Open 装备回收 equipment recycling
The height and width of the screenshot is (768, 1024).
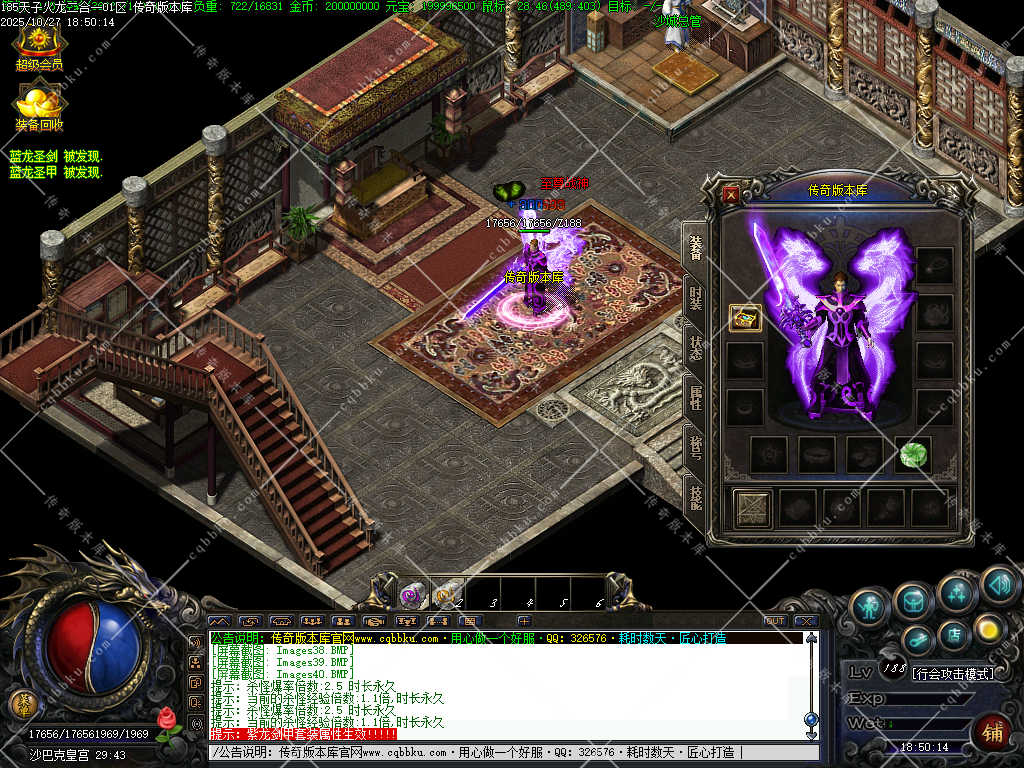[39, 109]
